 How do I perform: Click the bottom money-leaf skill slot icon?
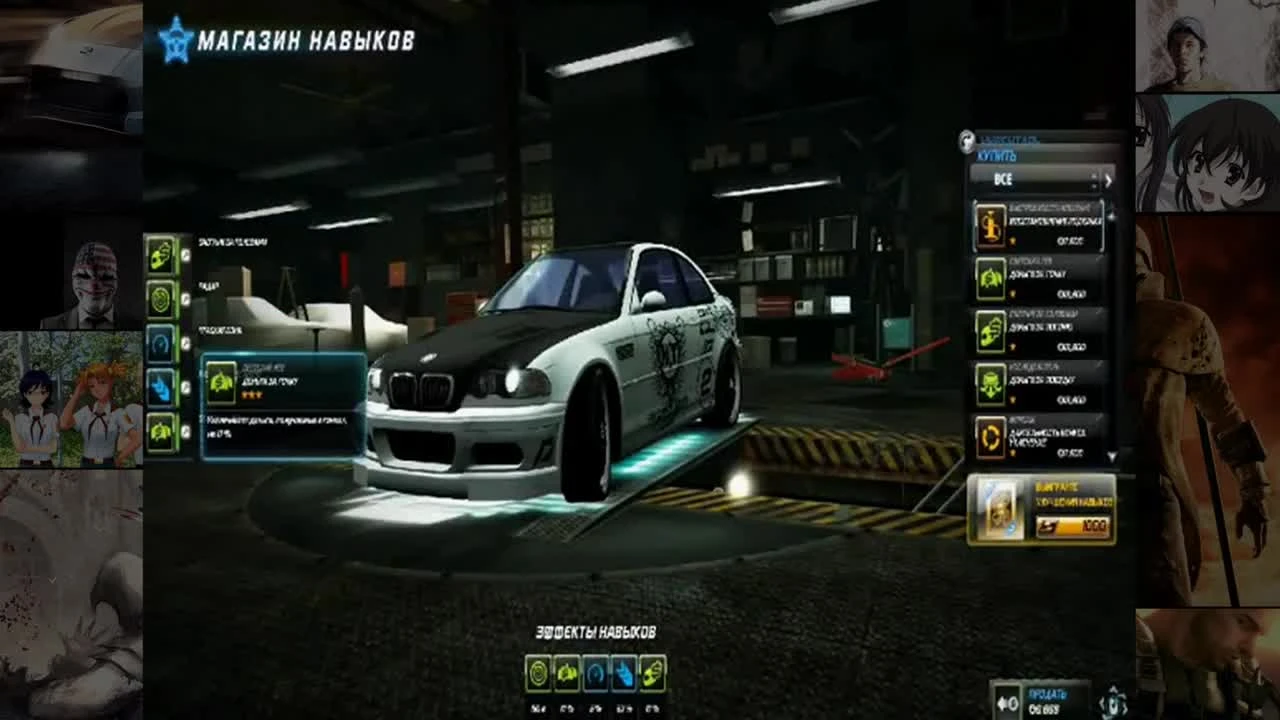click(x=160, y=430)
